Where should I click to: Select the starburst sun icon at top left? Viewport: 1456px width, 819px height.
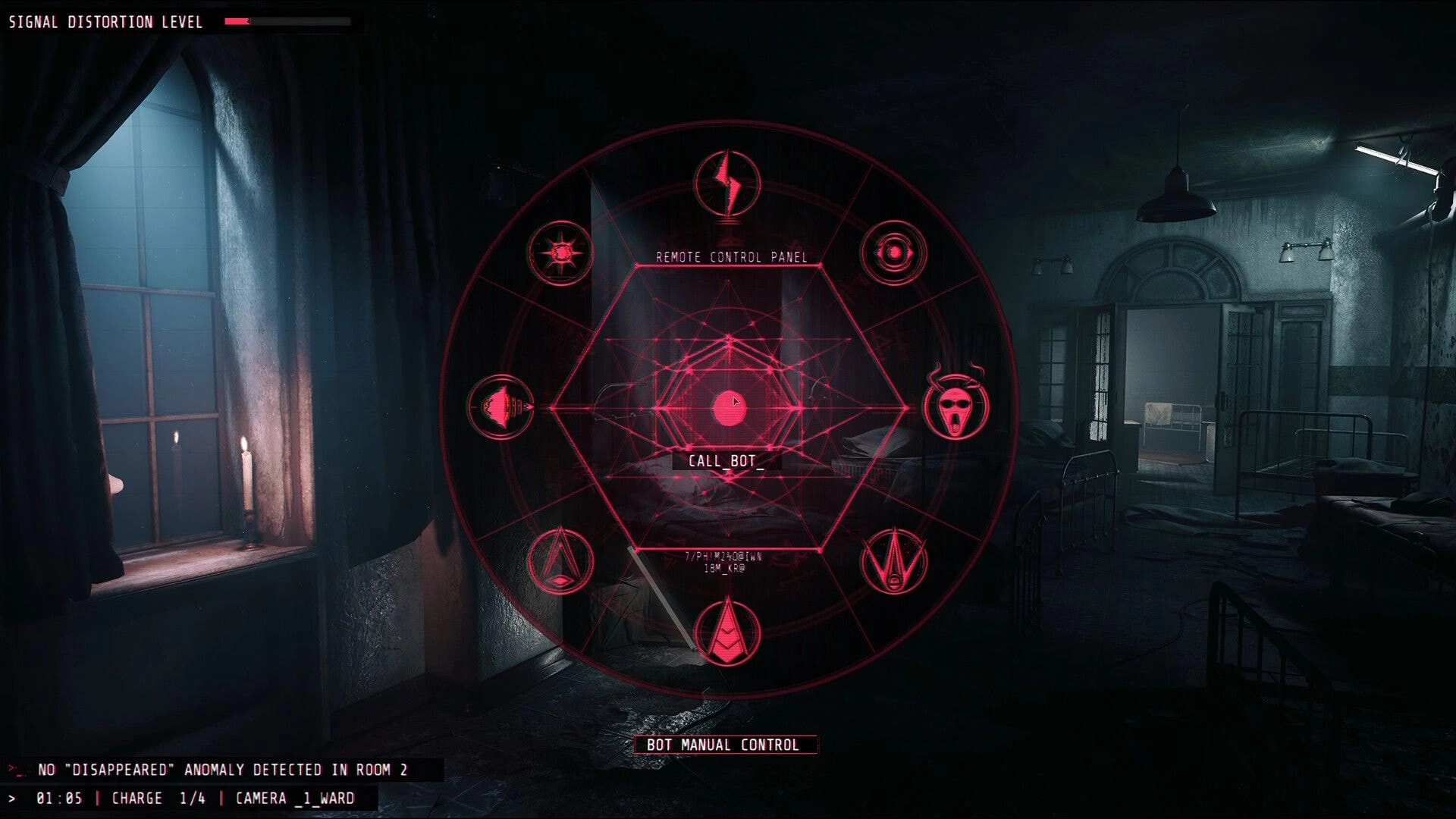(561, 253)
